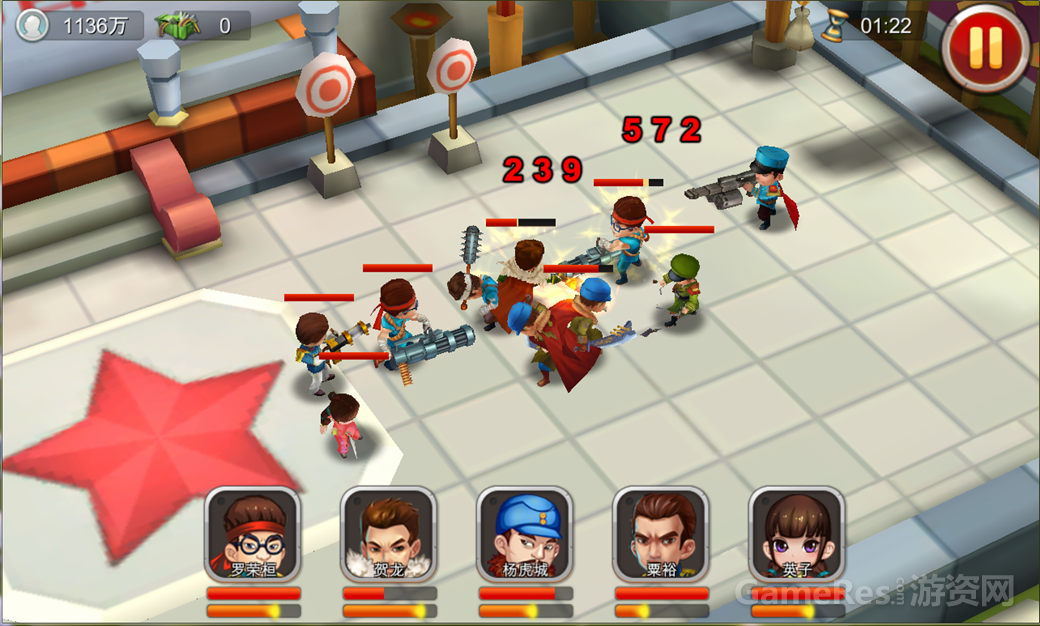Choose the 杨虎城 hero portrait
This screenshot has width=1040, height=626.
coord(525,534)
